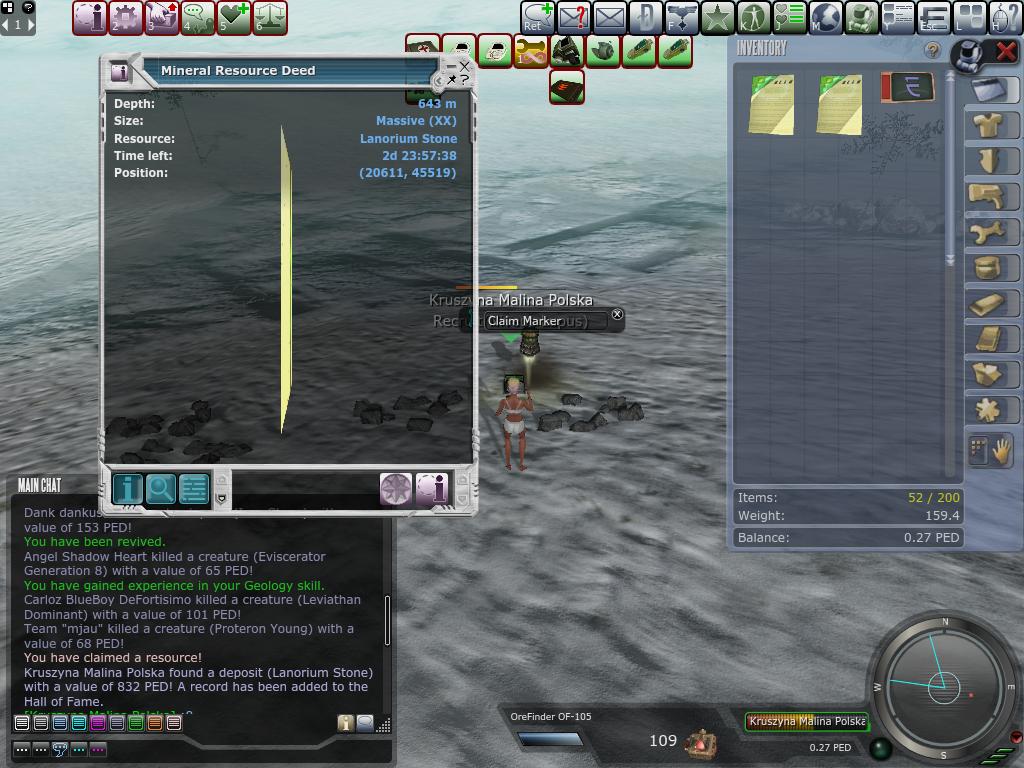Switch to the gold ingot resources tab
This screenshot has height=768, width=1024.
tap(989, 304)
